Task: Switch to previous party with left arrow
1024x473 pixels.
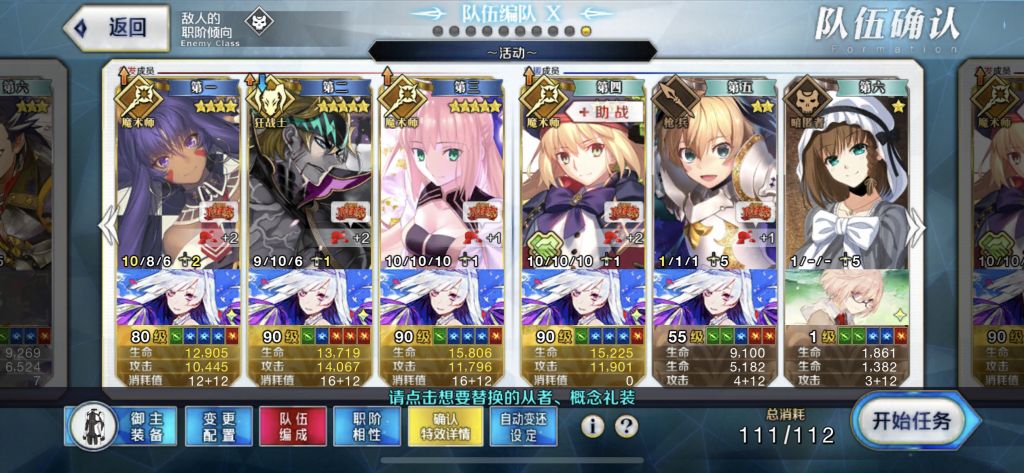Action: click(108, 228)
